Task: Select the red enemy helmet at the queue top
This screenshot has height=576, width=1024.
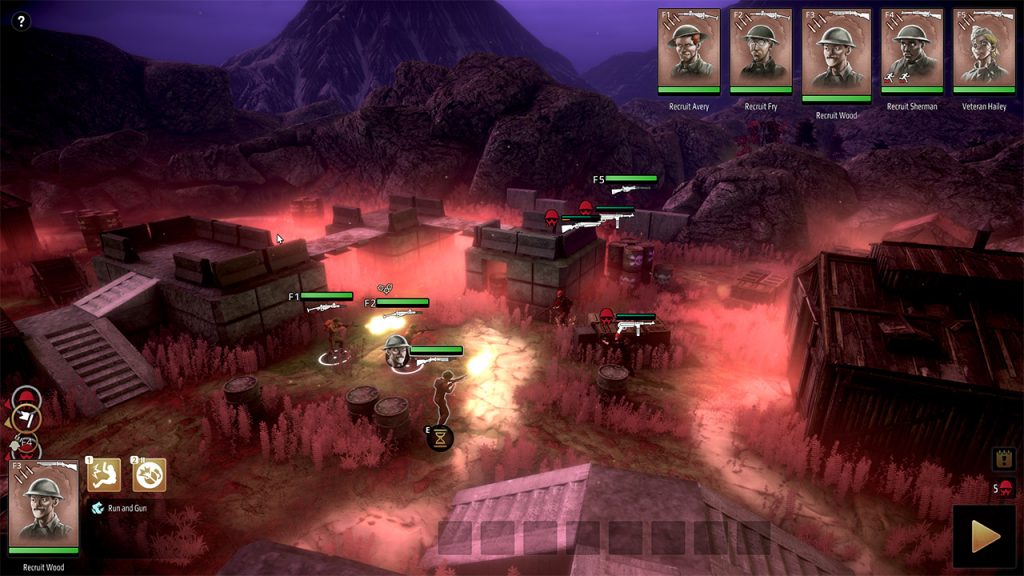Action: click(x=25, y=399)
